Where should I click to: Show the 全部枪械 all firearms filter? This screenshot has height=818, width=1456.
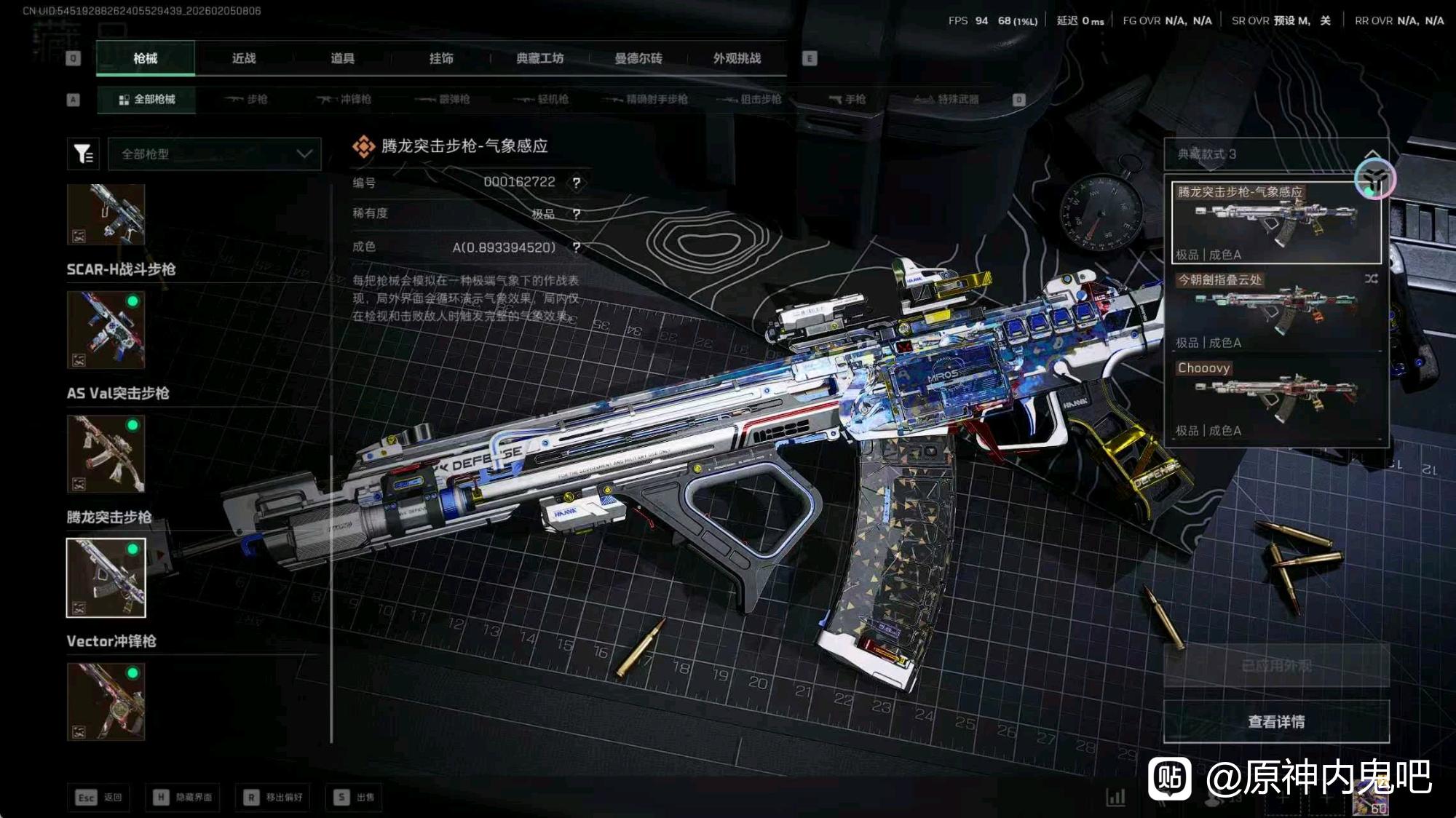146,99
